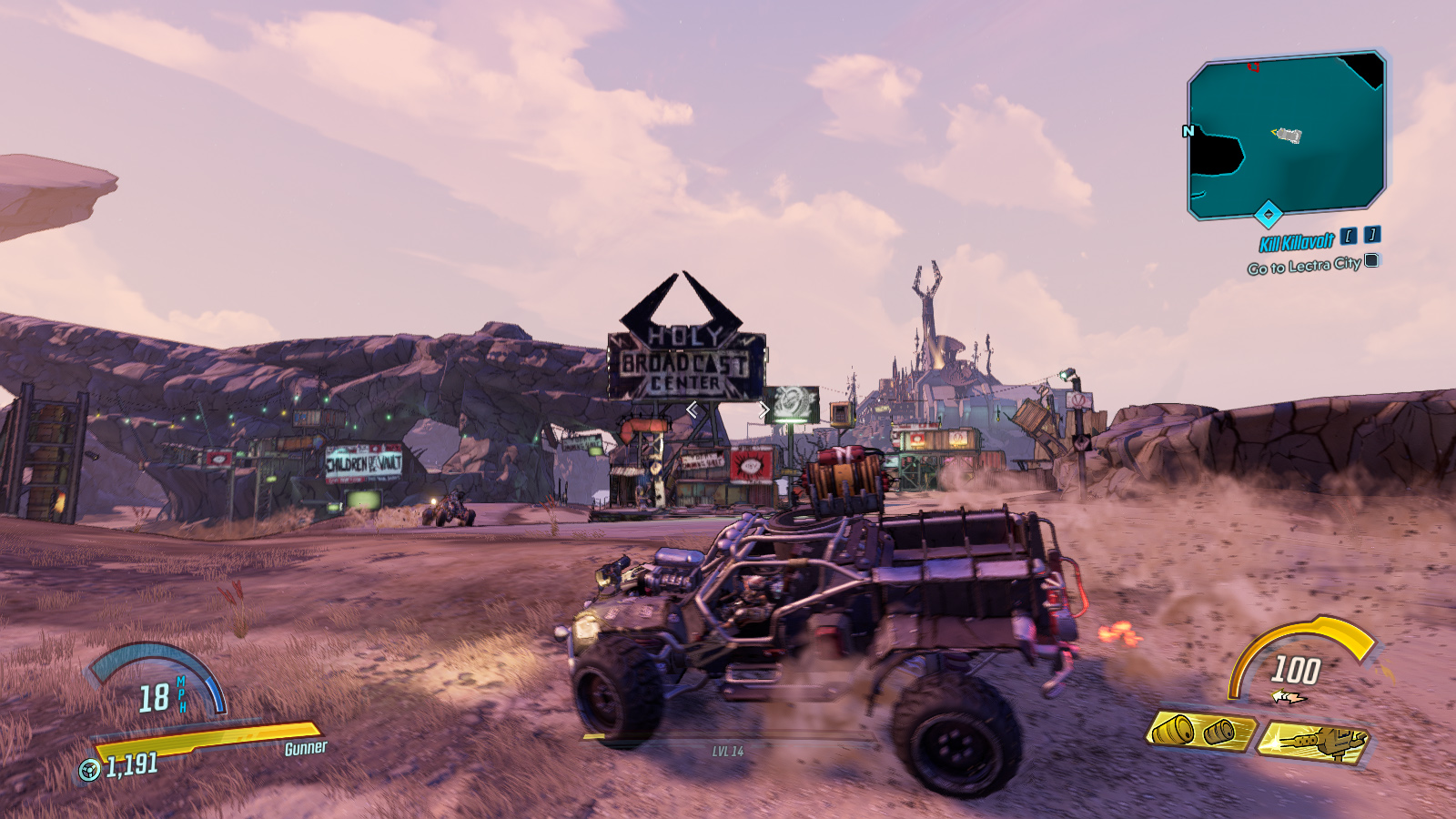Click the left bracket prompt next to Kill Killavolt
Screen dimensions: 1456x819
1349,238
